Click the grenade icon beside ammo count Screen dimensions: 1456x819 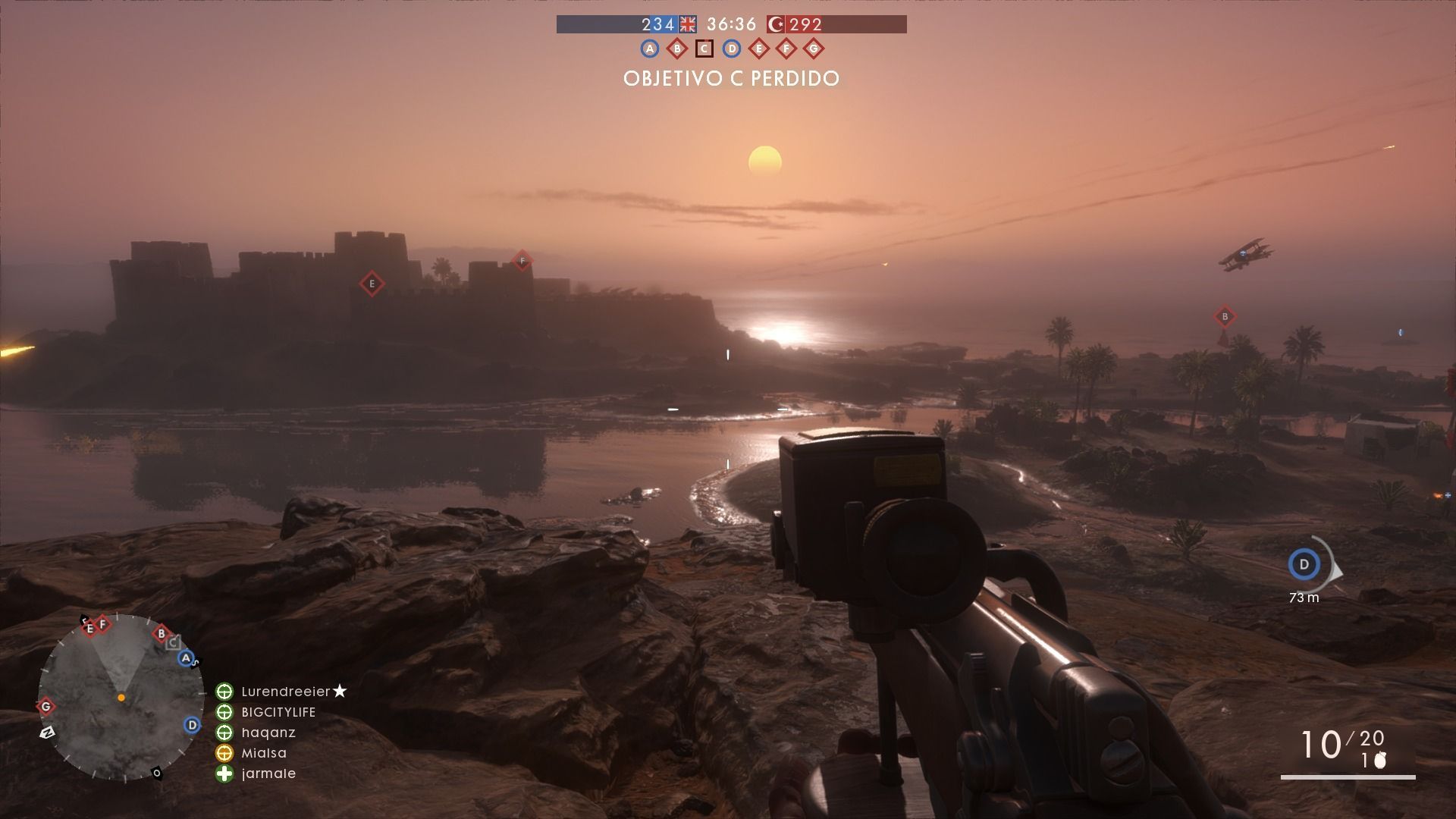coord(1380,761)
